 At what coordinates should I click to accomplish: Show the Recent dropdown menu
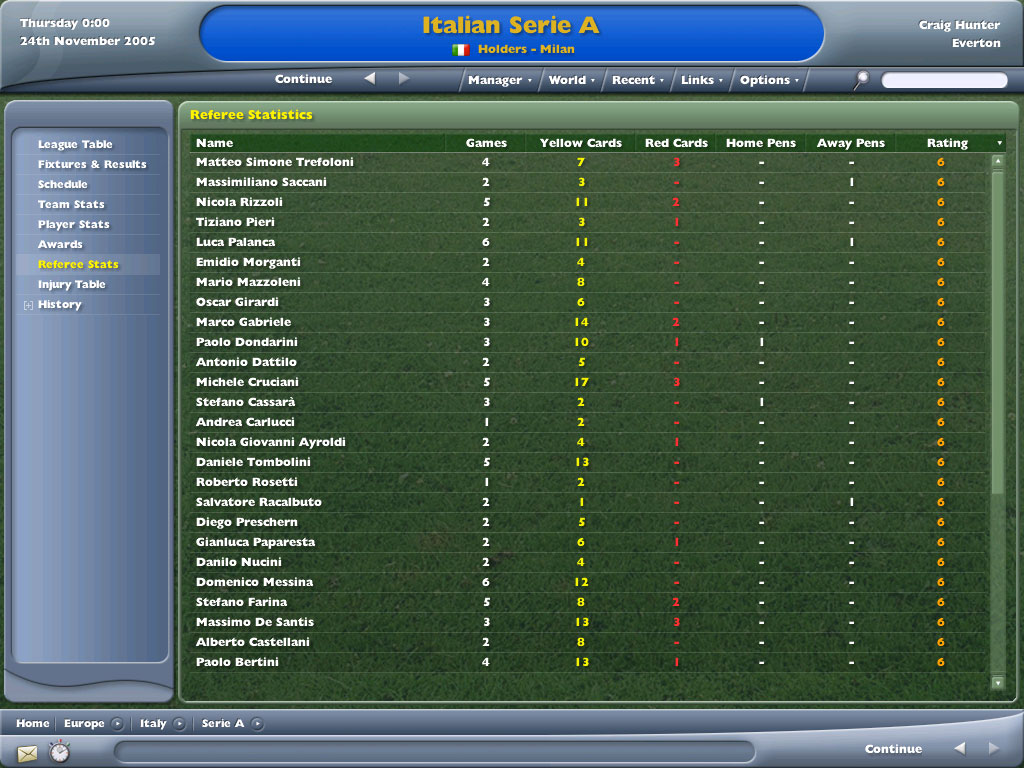pyautogui.click(x=638, y=80)
